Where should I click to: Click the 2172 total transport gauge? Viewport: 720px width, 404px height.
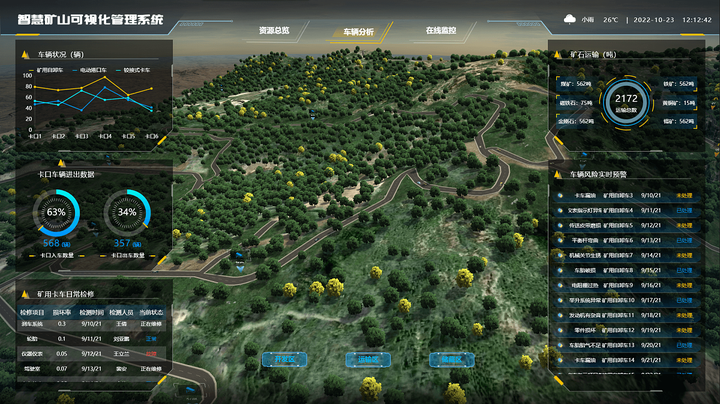pyautogui.click(x=626, y=102)
